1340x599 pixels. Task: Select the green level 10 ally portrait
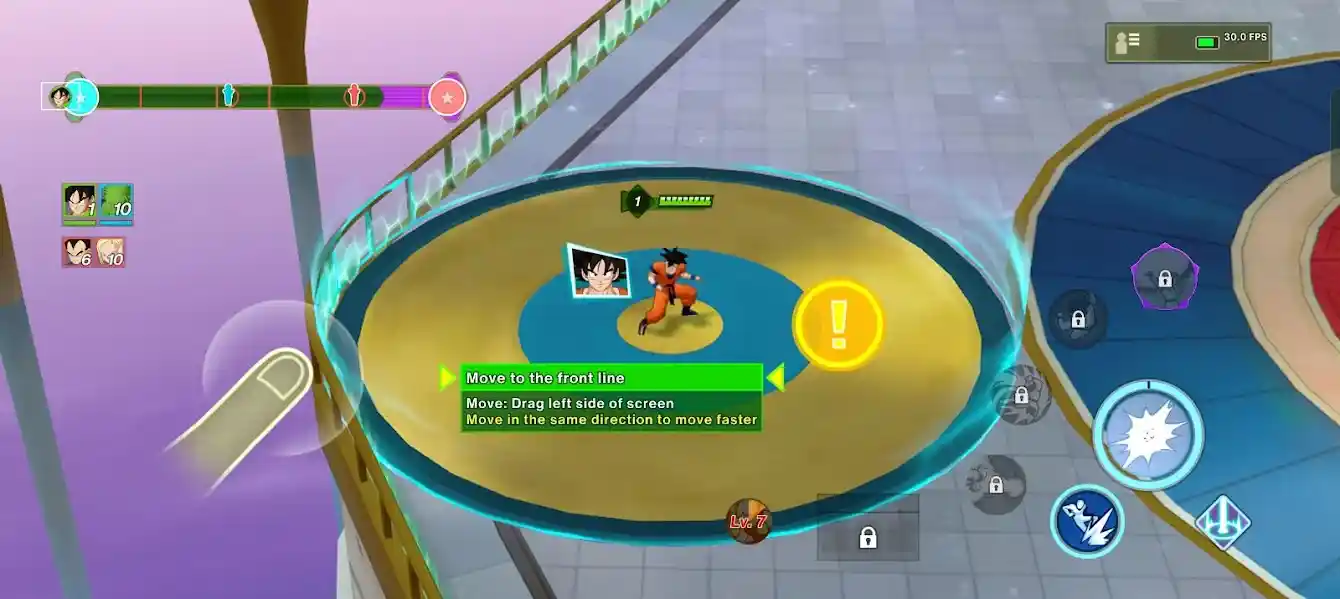(116, 203)
